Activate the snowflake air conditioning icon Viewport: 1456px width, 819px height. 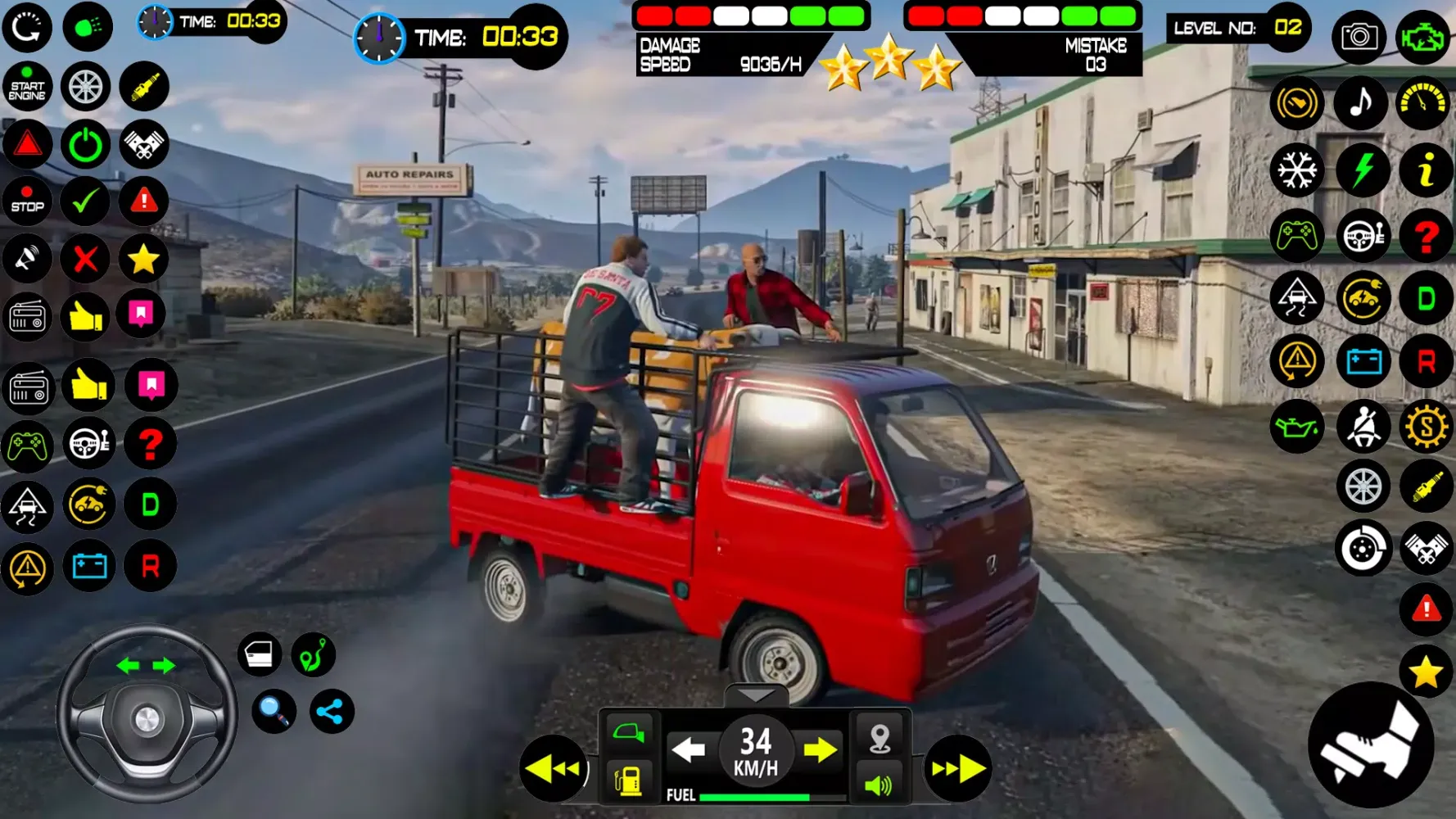(1297, 170)
